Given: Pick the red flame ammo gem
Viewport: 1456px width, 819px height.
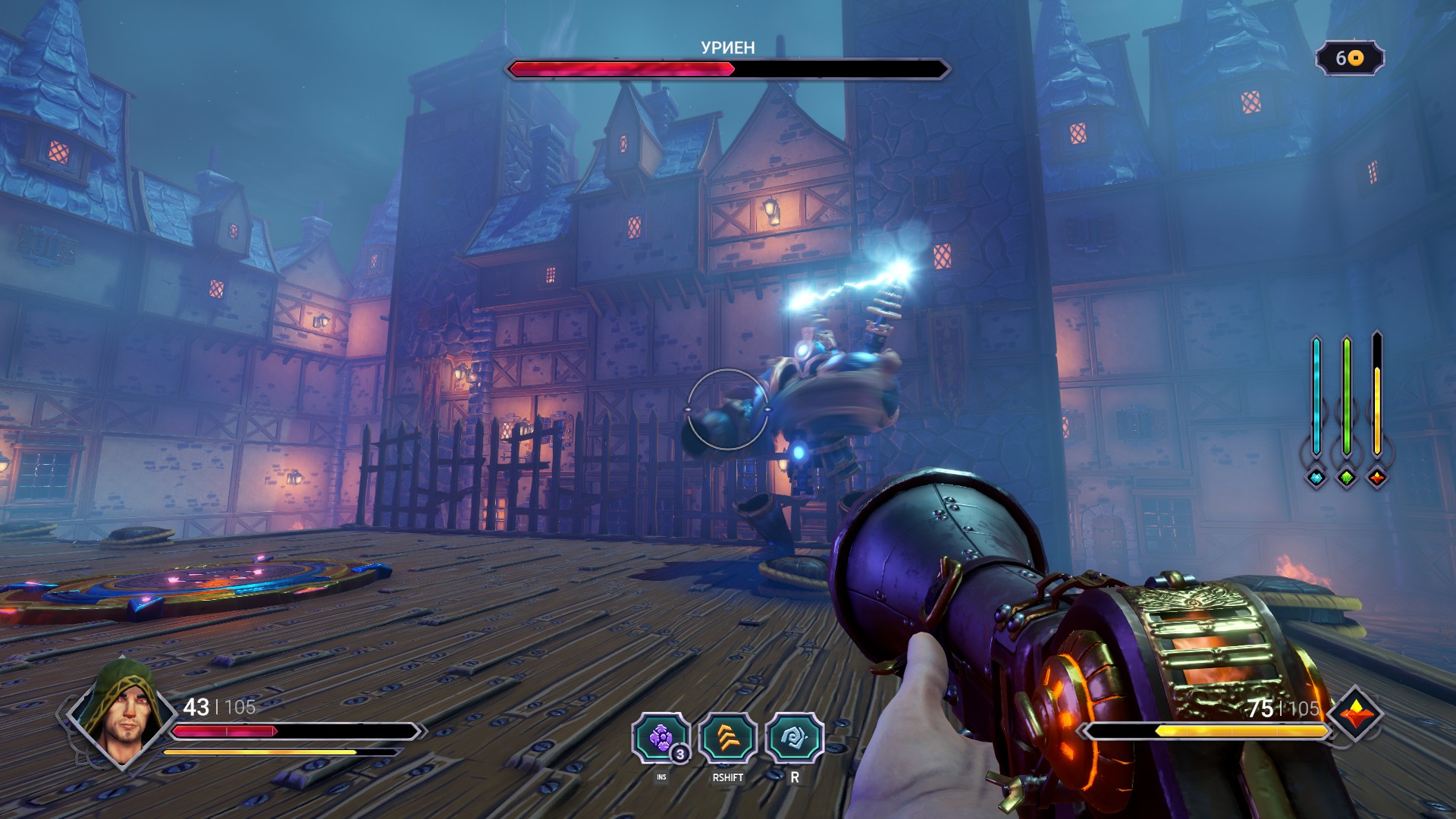Looking at the screenshot, I should (1377, 478).
